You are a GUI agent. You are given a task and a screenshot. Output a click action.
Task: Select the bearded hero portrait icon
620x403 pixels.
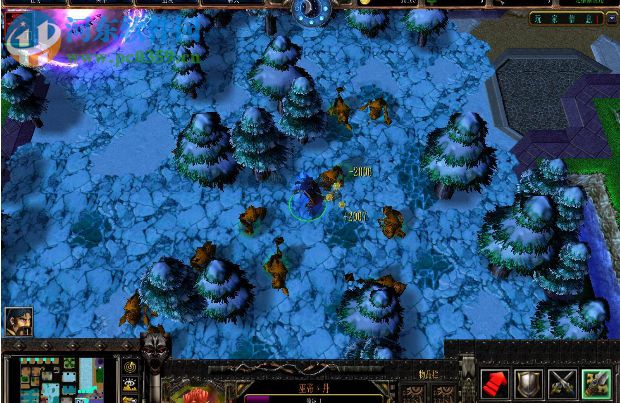(19, 321)
